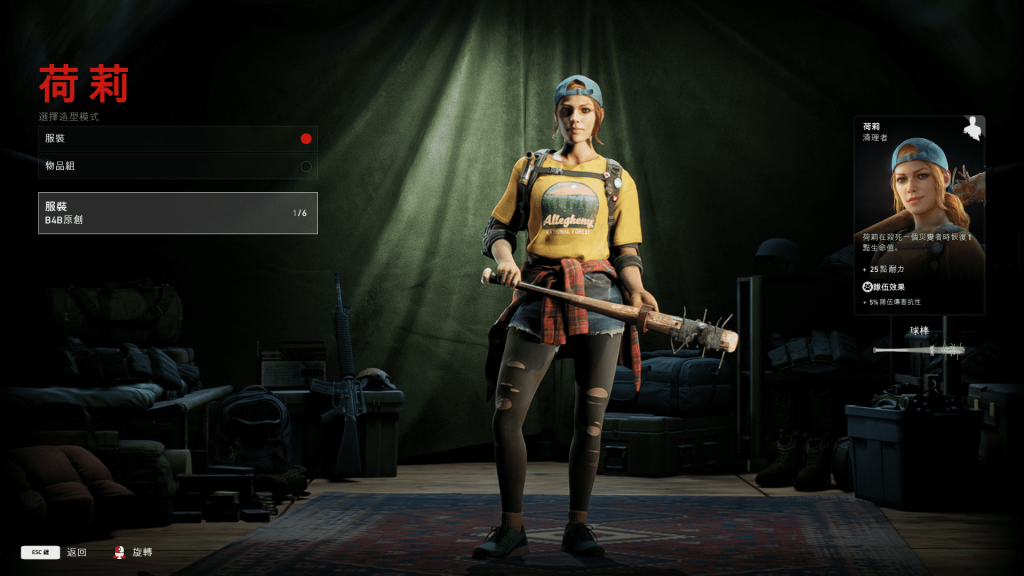Select the 球棒 weapon preview
The image size is (1024, 576).
tap(918, 345)
